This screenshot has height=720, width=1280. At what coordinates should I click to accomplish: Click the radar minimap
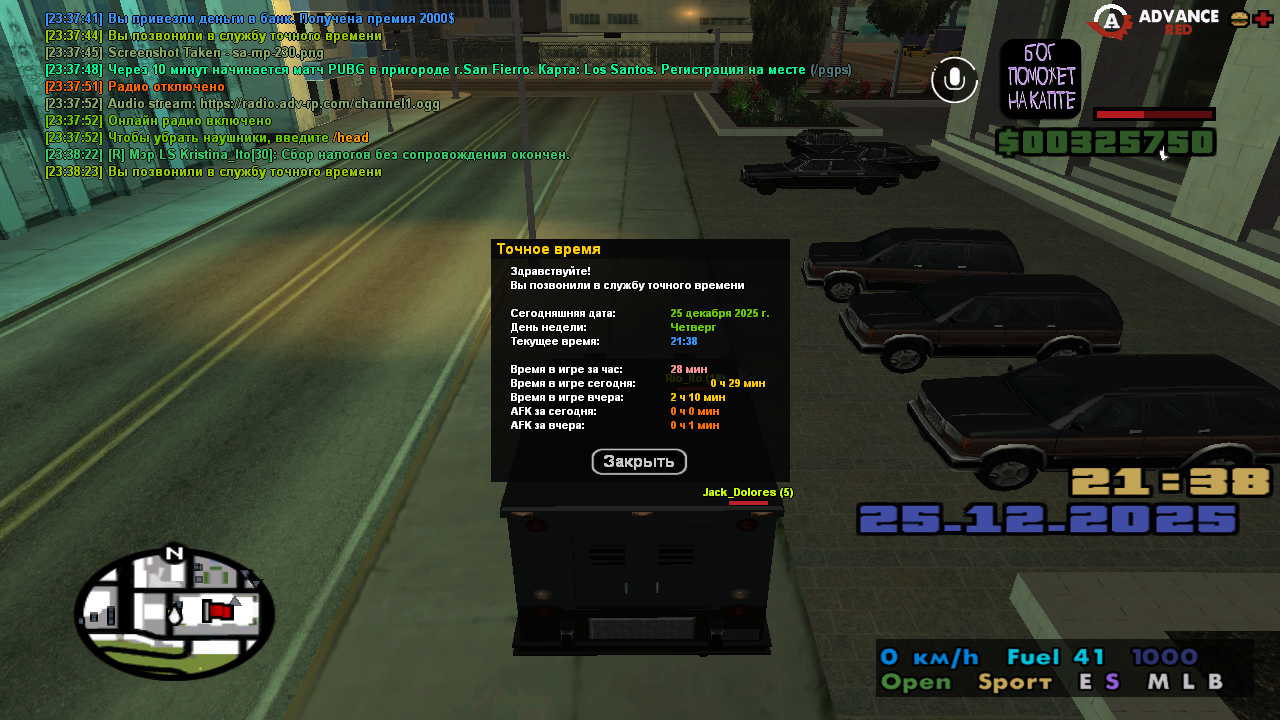174,613
